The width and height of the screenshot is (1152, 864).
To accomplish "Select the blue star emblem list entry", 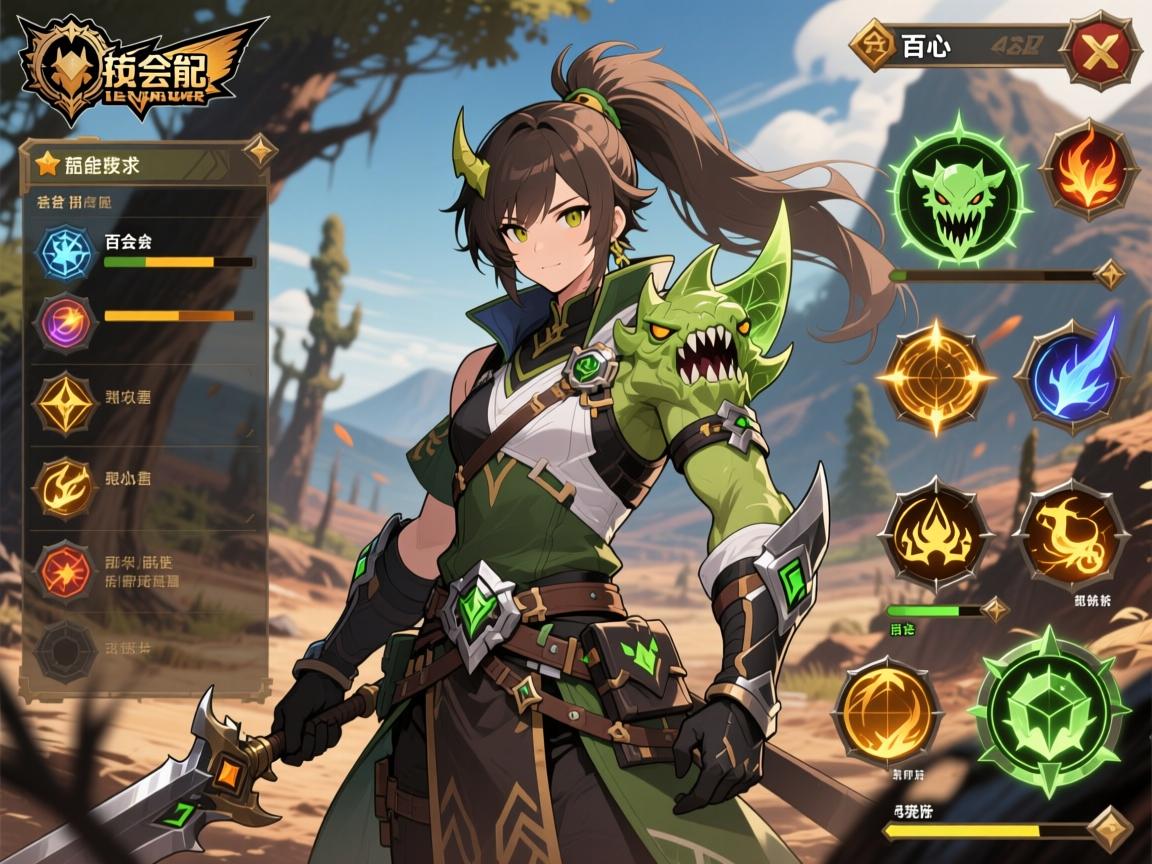I will (x=67, y=252).
